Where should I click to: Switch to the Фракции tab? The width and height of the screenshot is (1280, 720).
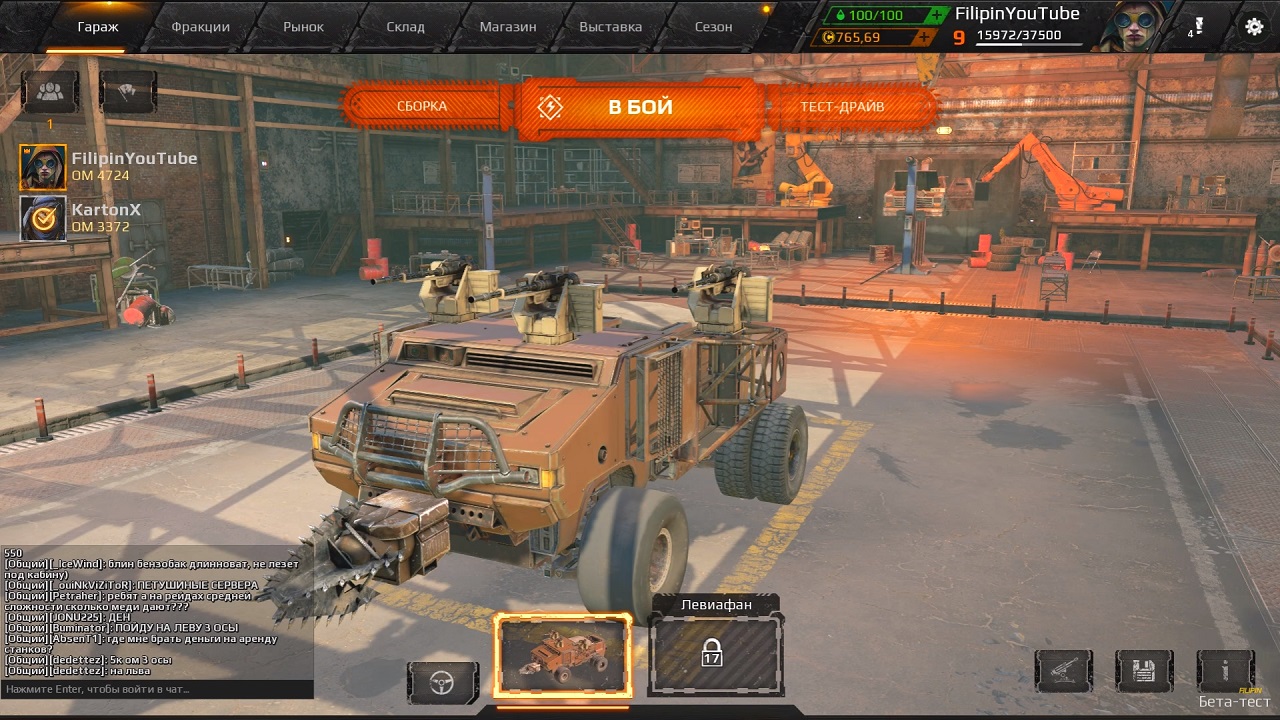pos(200,27)
